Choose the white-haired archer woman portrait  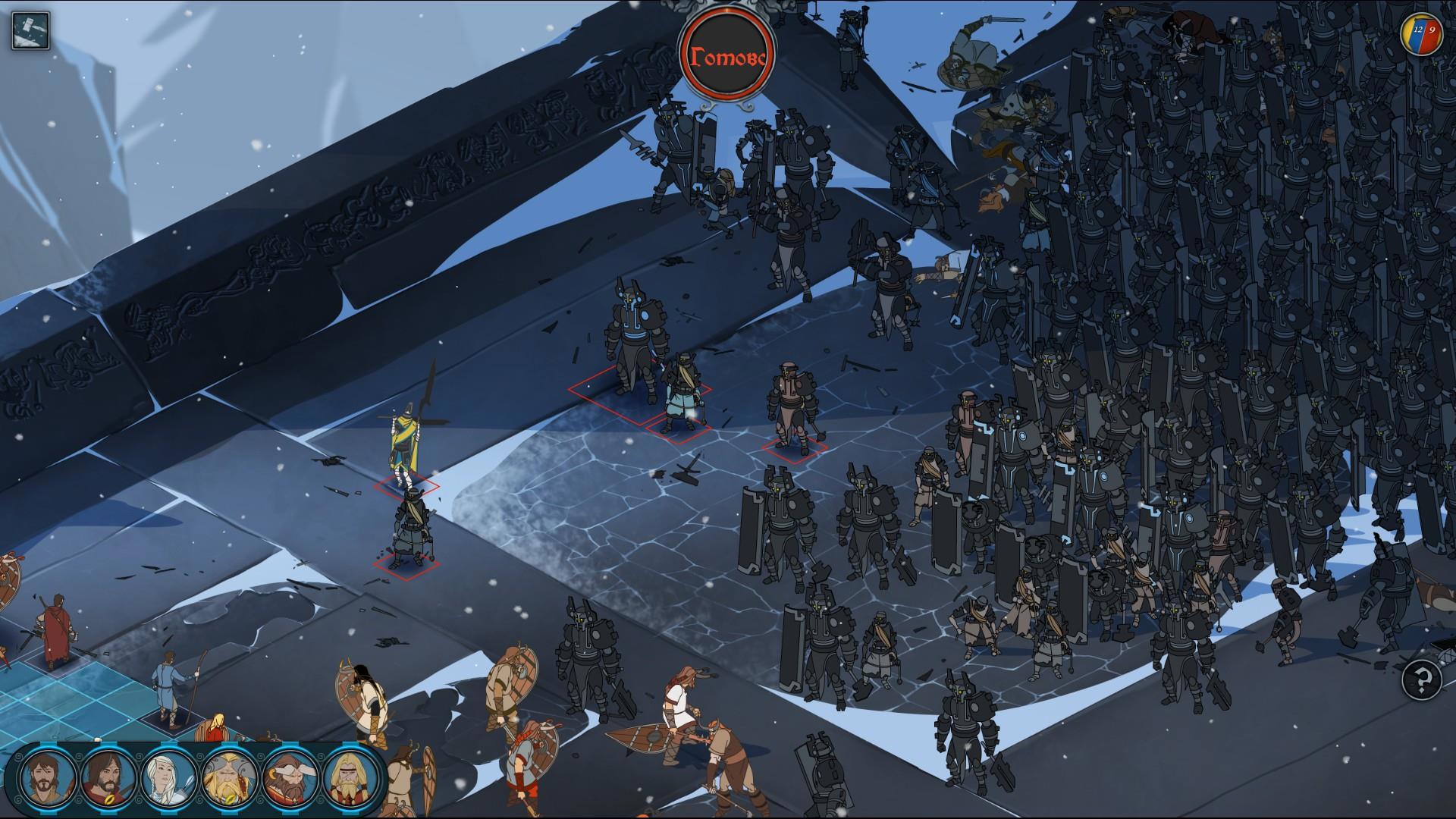point(168,780)
